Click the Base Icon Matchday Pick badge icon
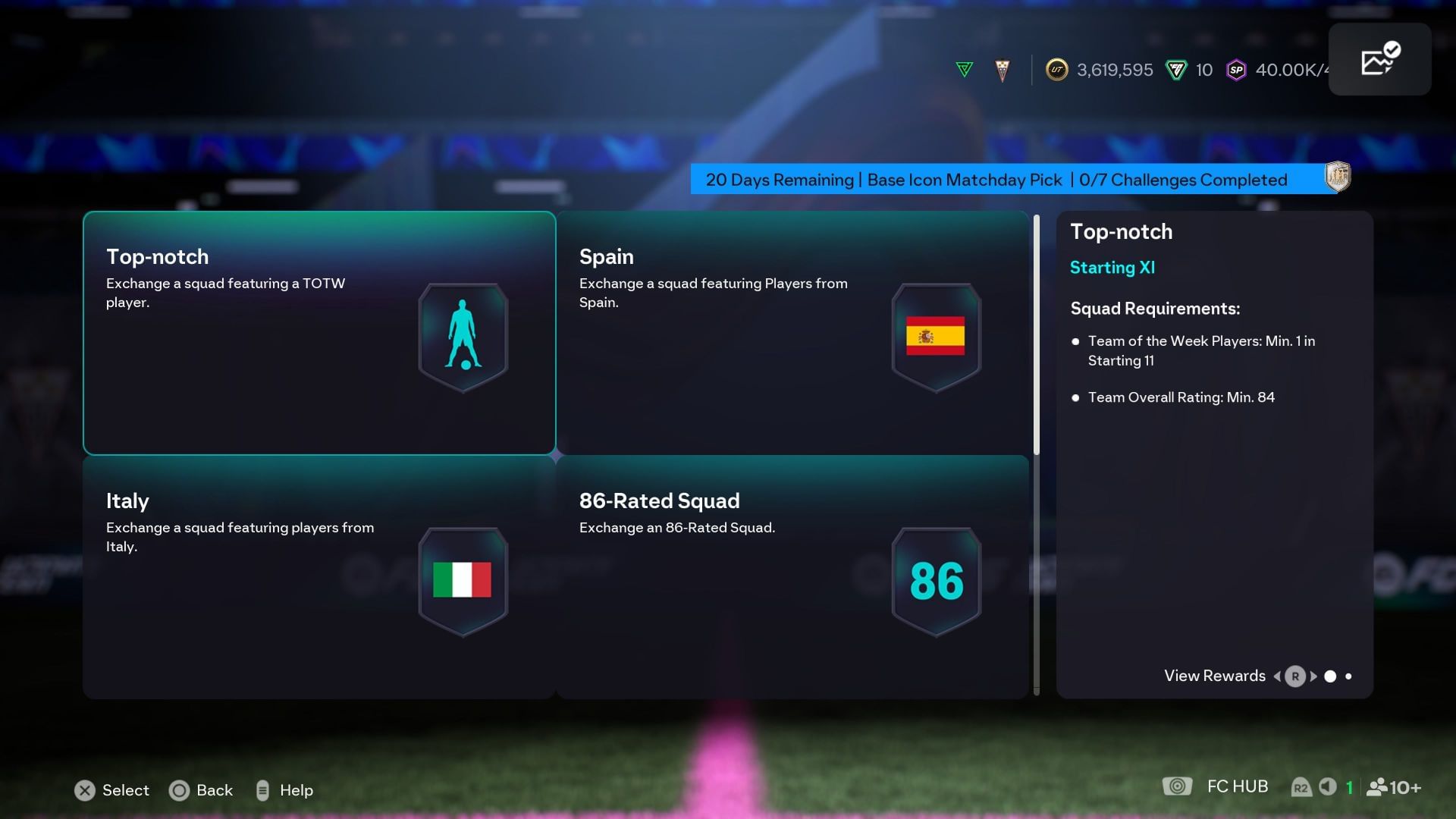 point(1337,179)
